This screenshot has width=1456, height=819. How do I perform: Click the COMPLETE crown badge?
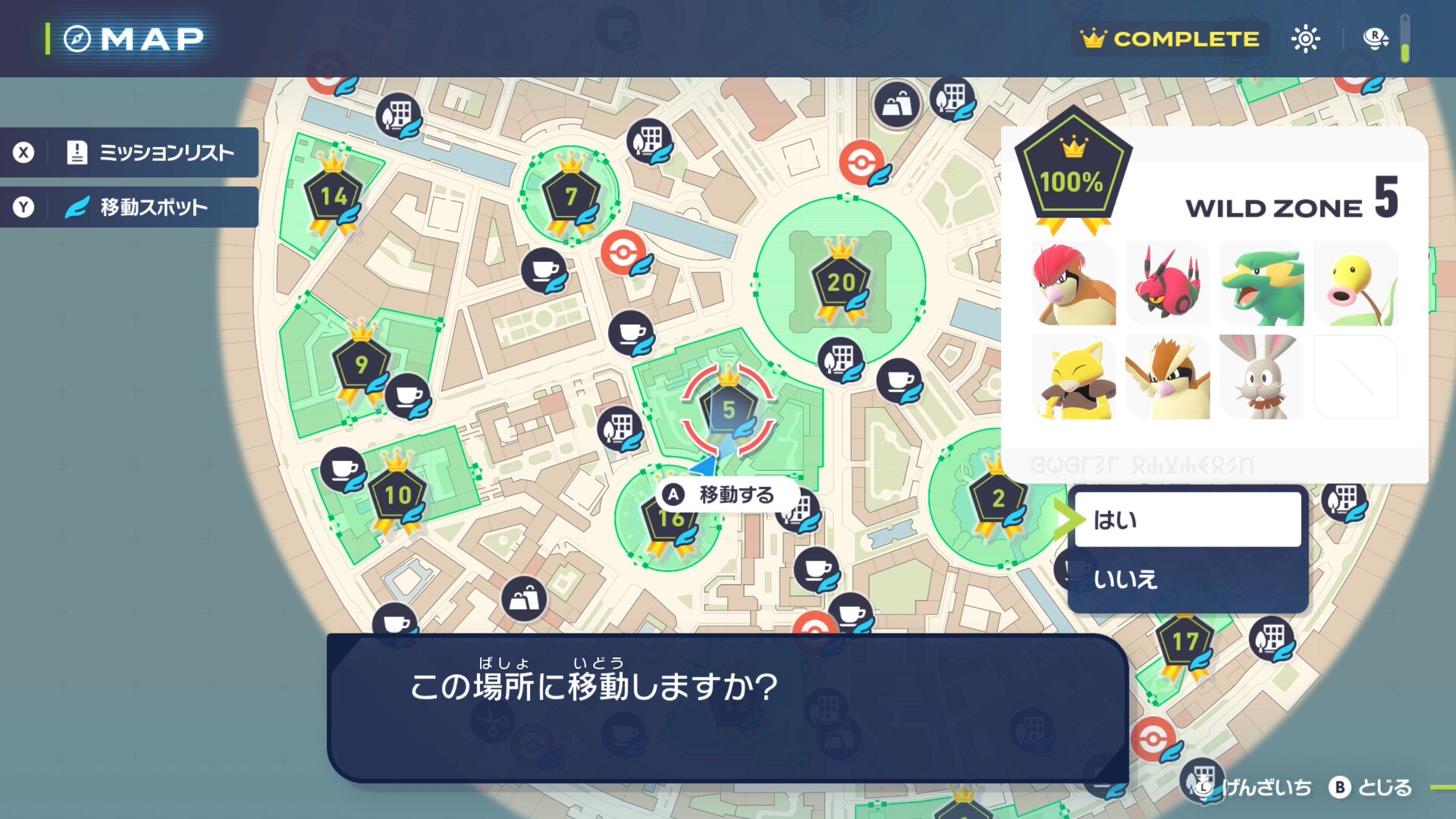click(x=1170, y=39)
